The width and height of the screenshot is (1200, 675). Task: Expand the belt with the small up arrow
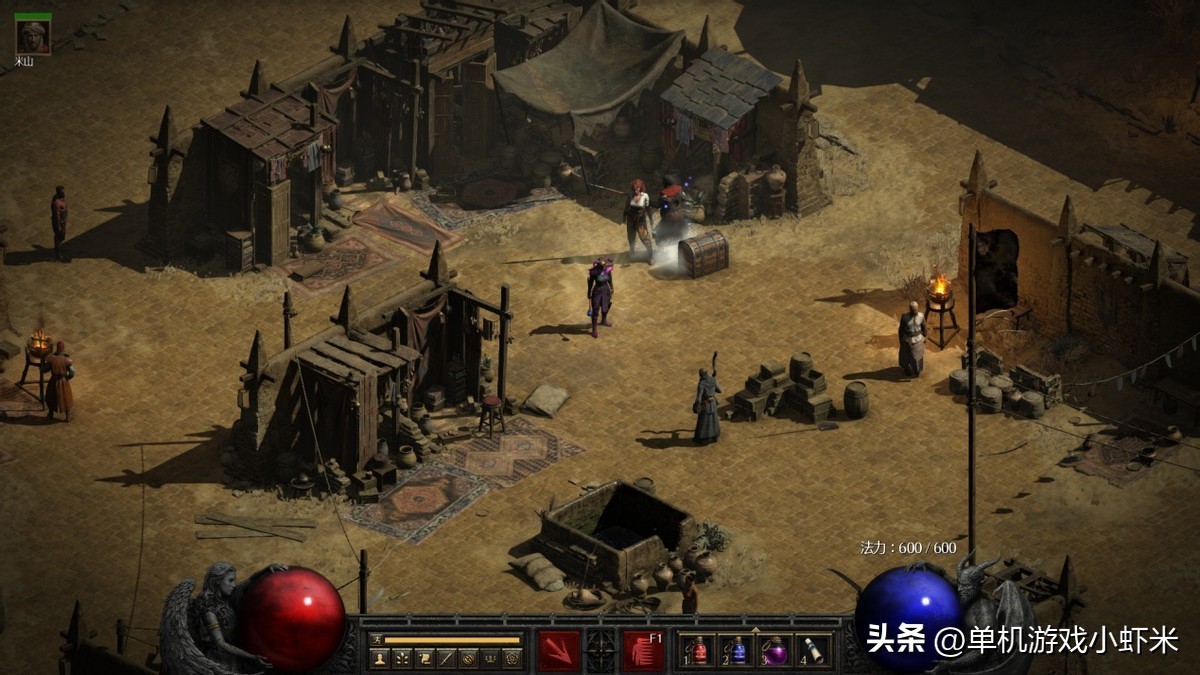pos(757,628)
